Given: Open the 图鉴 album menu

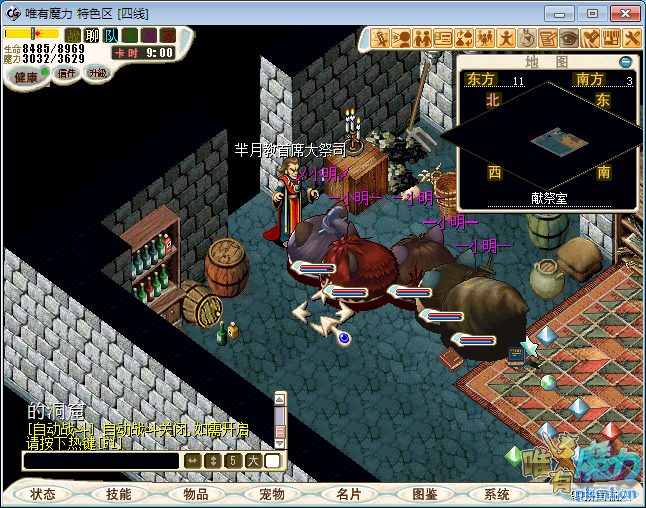Looking at the screenshot, I should point(425,494).
